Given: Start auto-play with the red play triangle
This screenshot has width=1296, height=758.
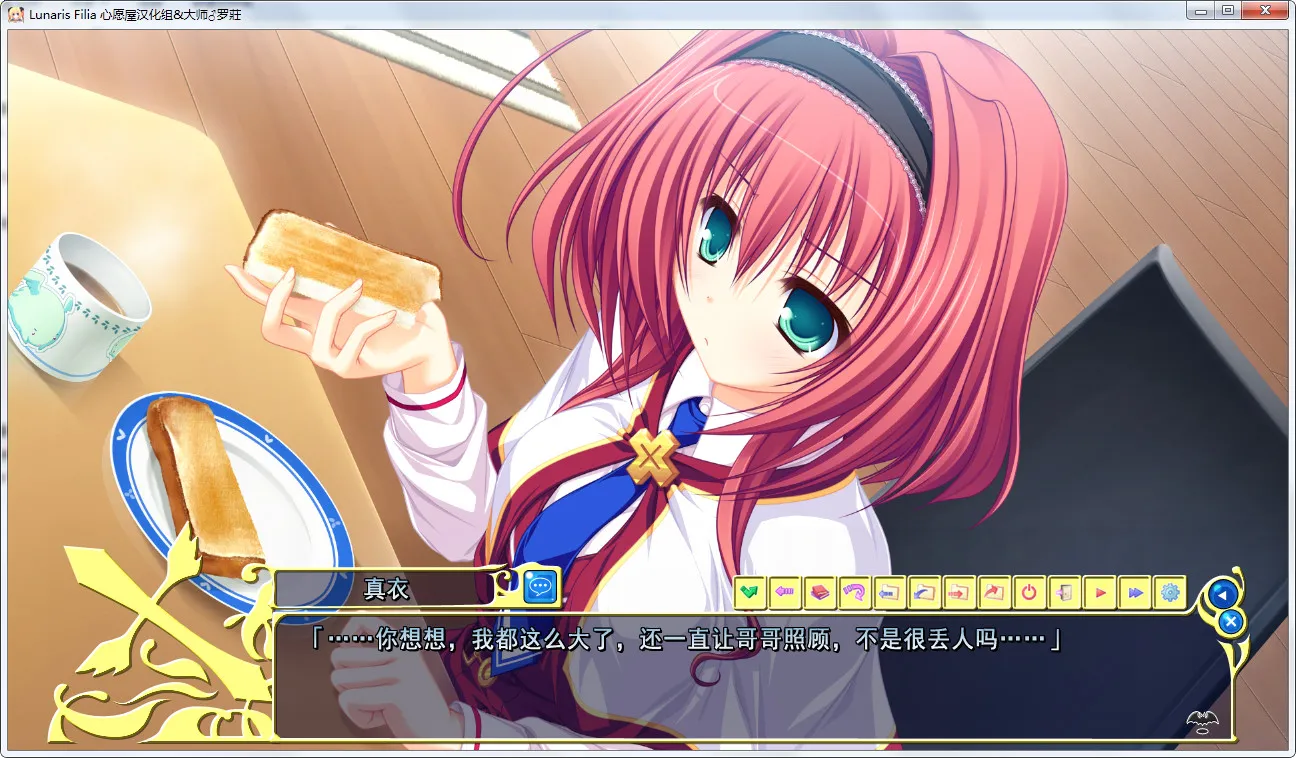Looking at the screenshot, I should (x=1099, y=593).
